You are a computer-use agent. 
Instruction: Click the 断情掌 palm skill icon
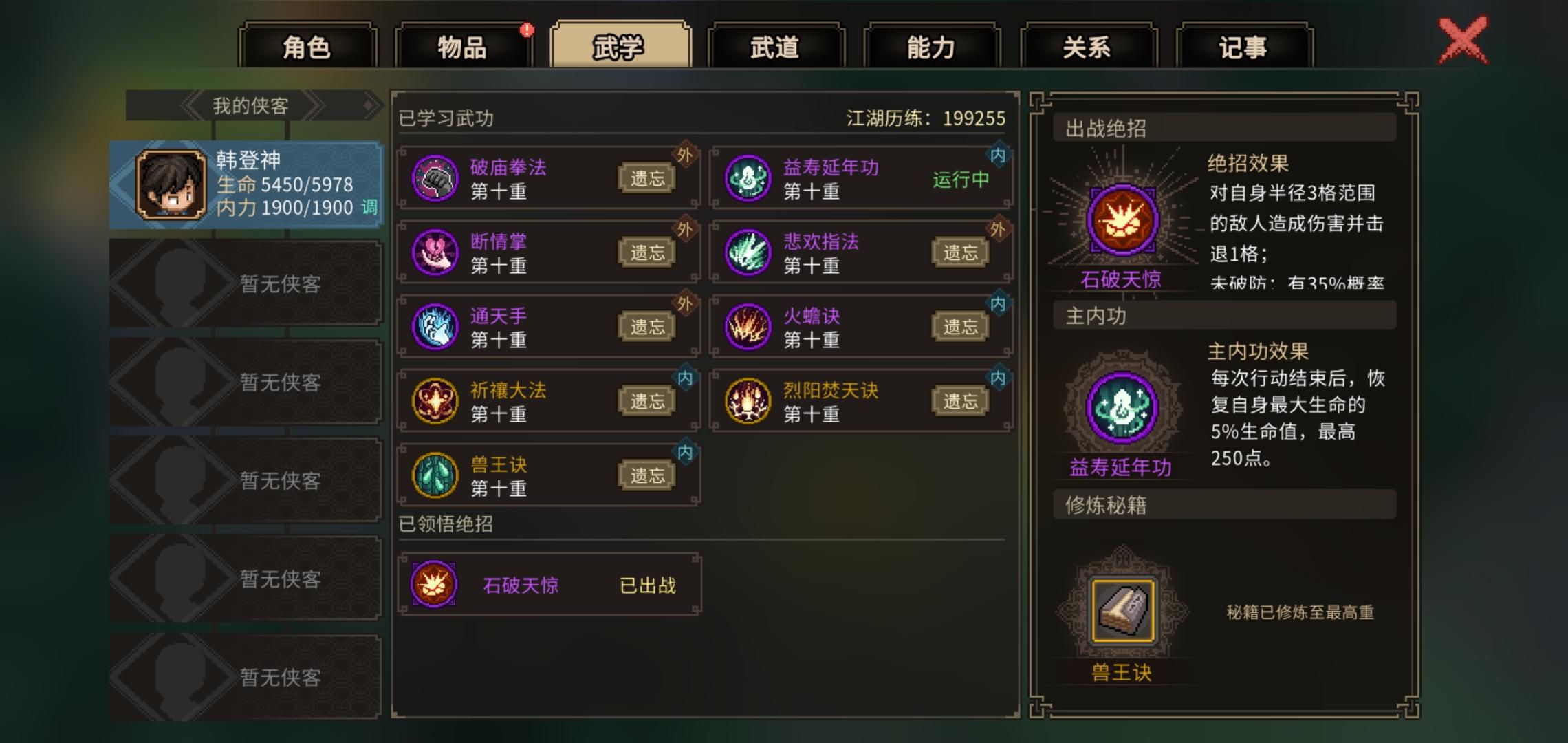(x=435, y=250)
